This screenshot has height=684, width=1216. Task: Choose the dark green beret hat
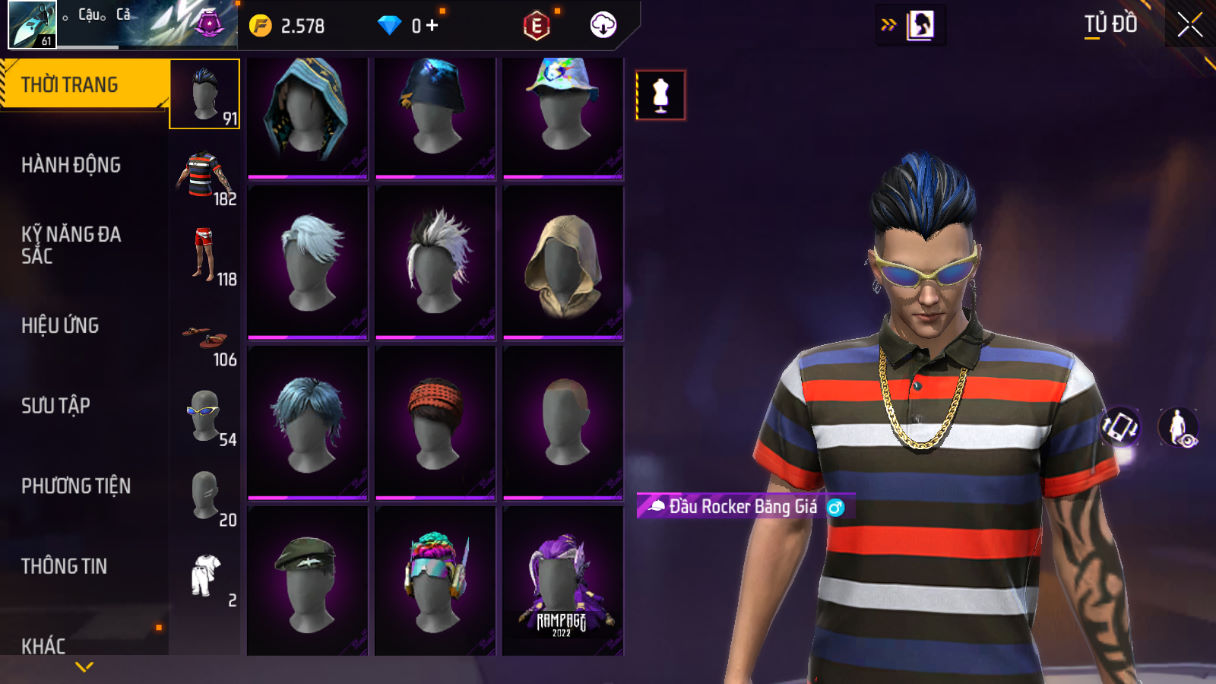click(x=307, y=581)
